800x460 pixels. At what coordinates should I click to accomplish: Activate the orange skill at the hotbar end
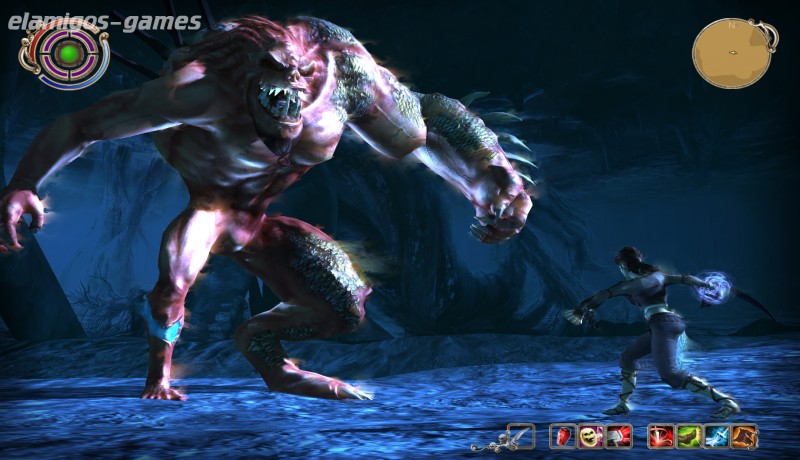(743, 436)
